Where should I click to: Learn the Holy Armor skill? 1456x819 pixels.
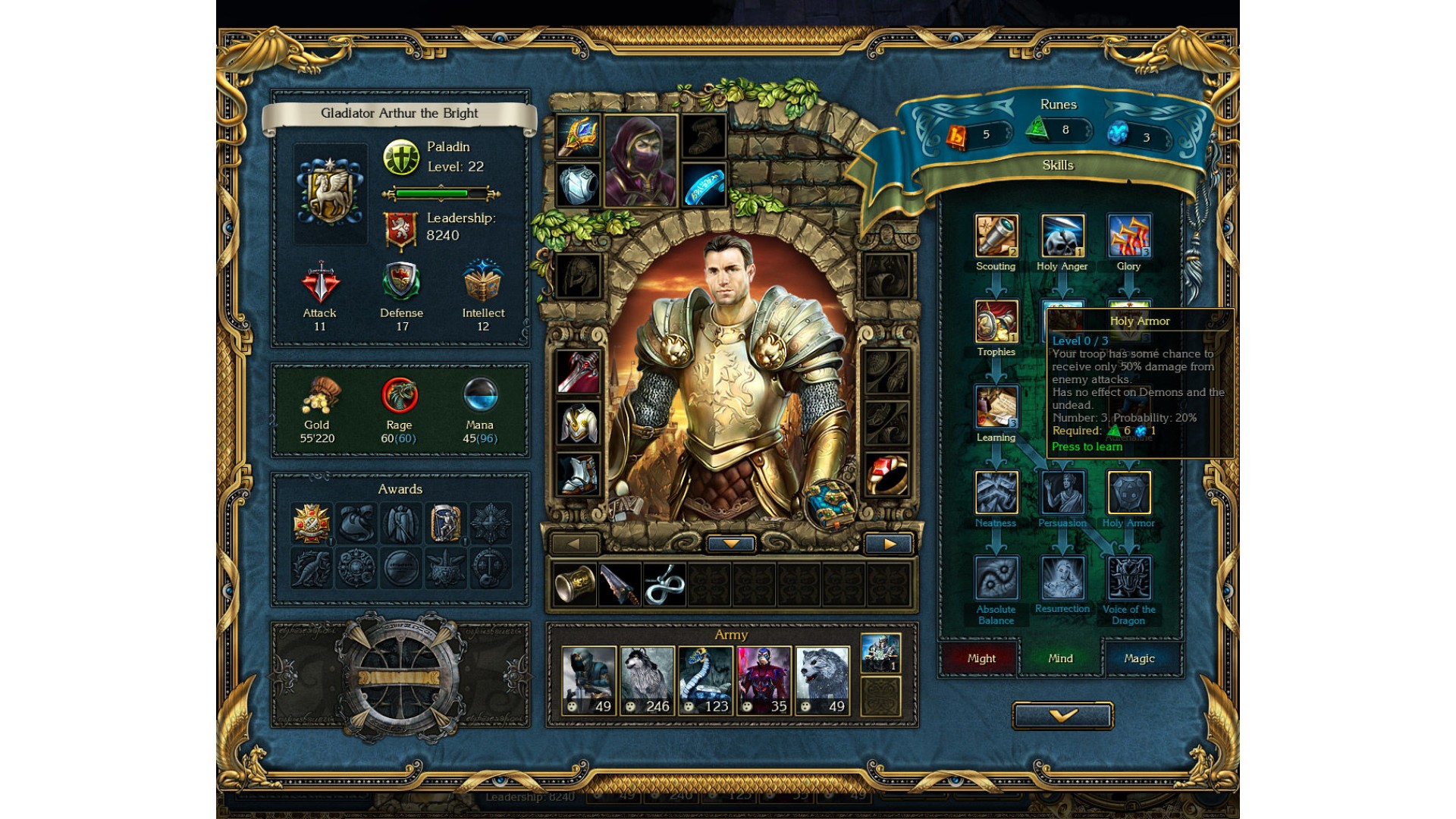click(x=1128, y=493)
